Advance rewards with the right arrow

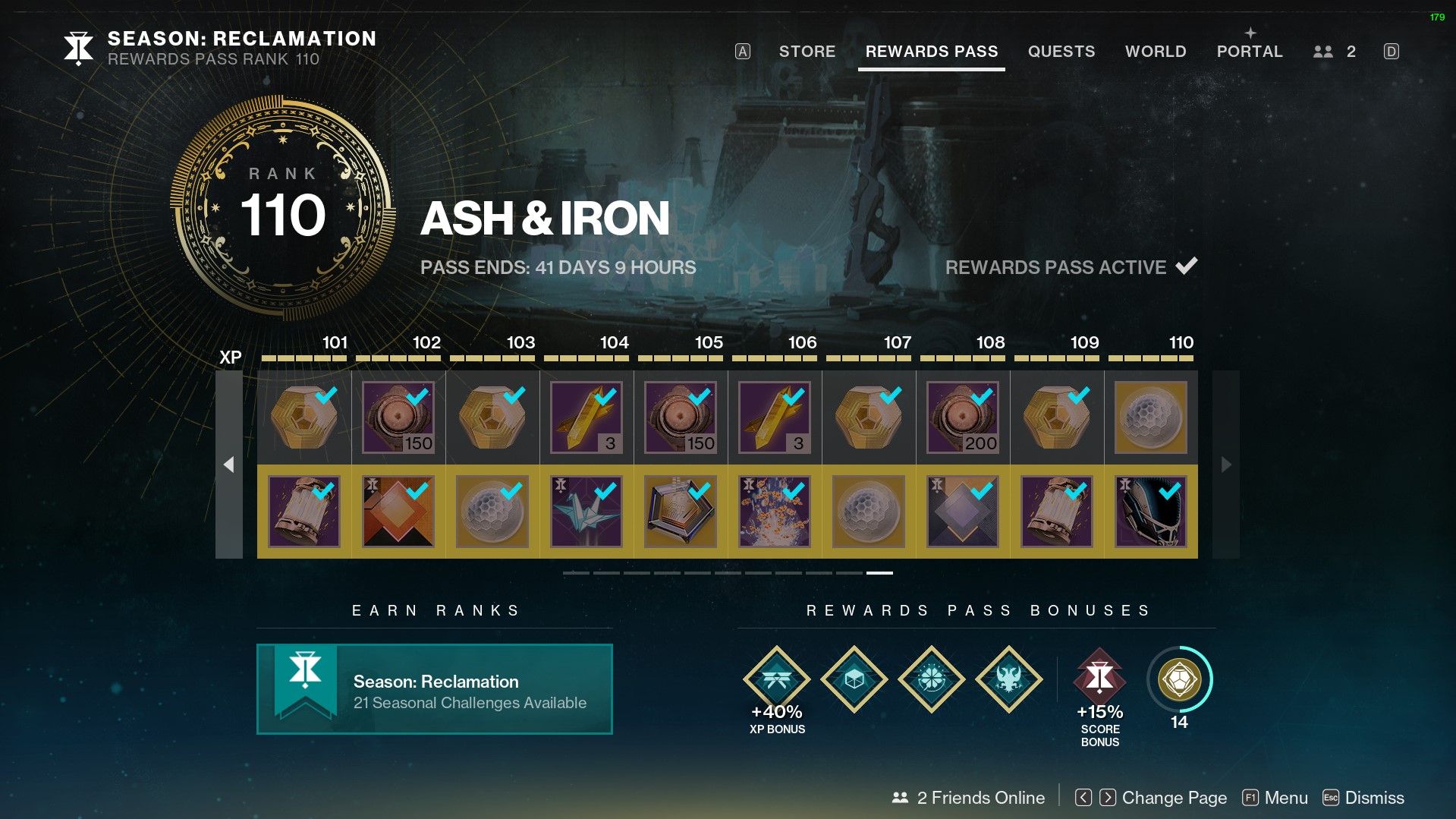pos(1225,465)
